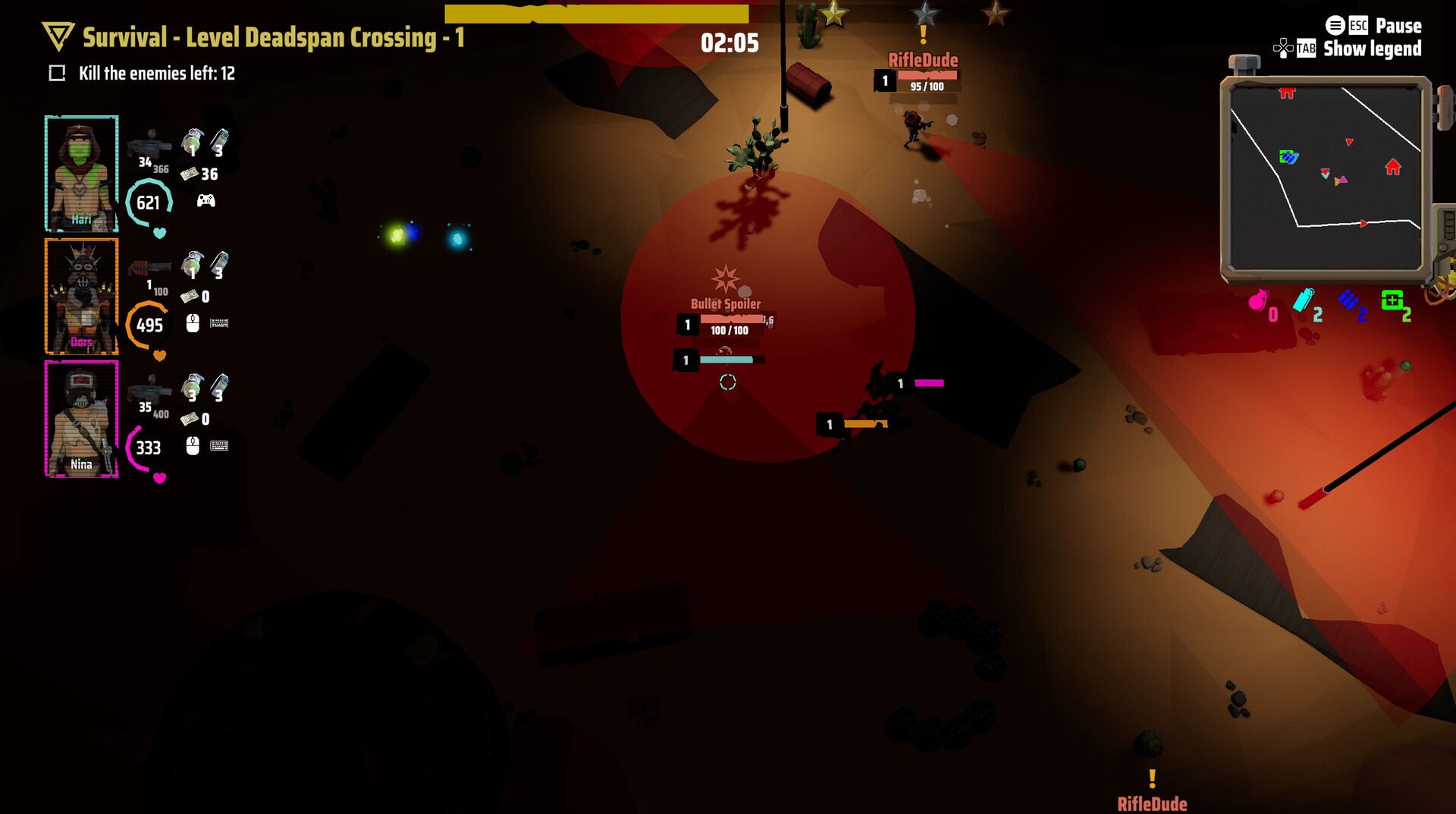Click Hari's rifle weapon icon
This screenshot has width=1456, height=814.
coord(149,143)
